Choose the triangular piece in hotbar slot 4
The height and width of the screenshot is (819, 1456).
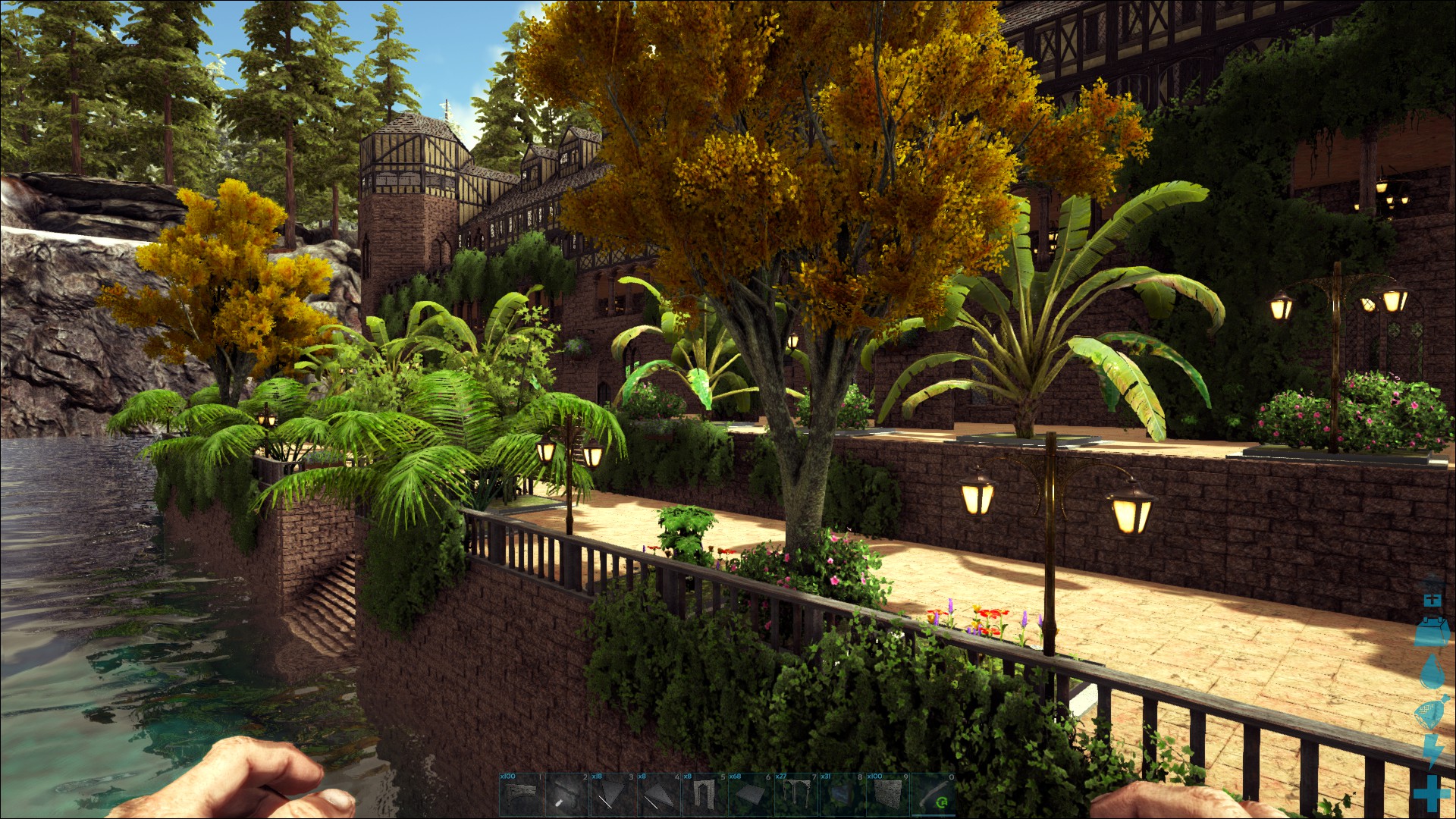point(658,795)
